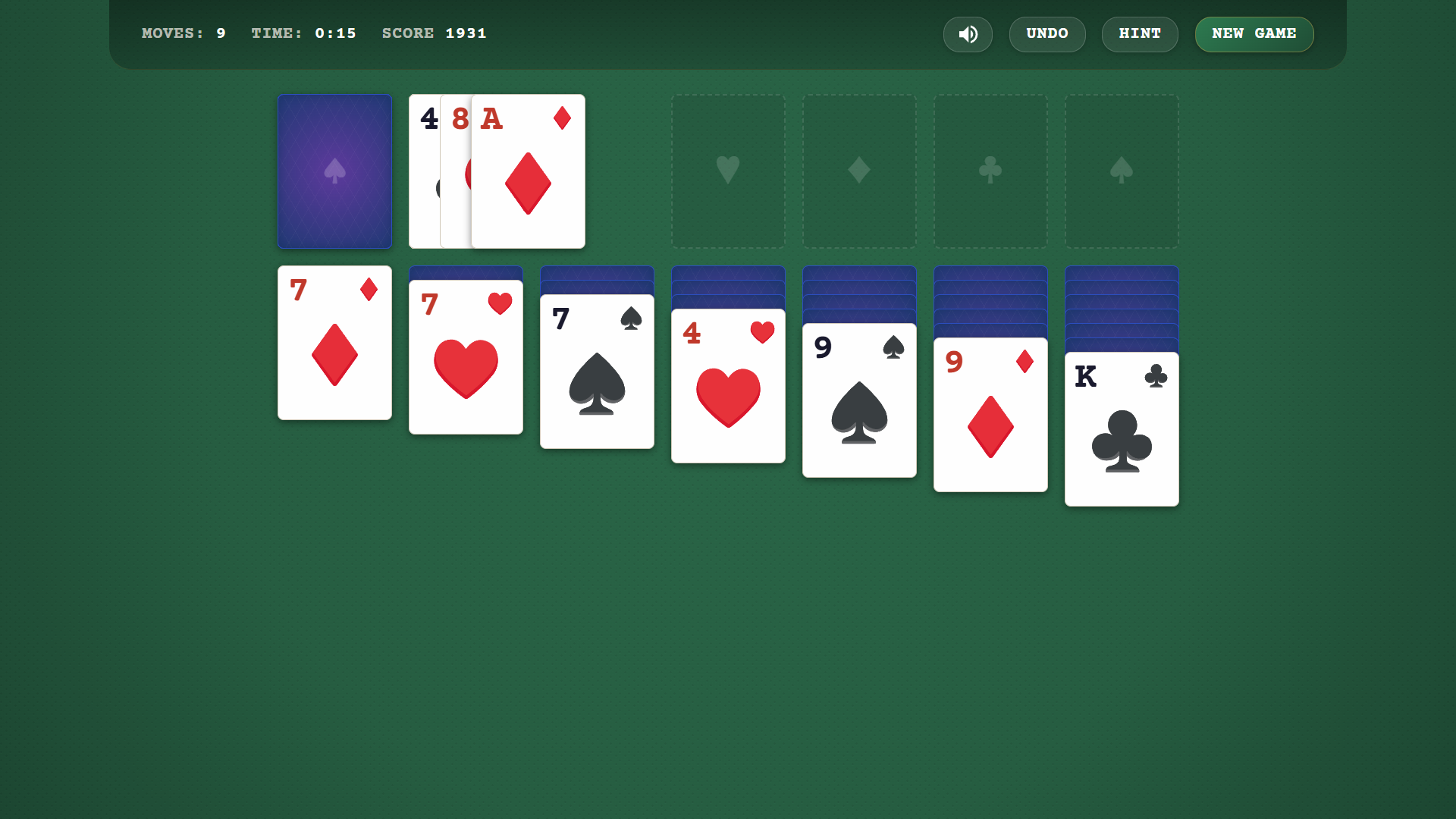Click the clubs foundation slot
The width and height of the screenshot is (1456, 819).
[990, 171]
